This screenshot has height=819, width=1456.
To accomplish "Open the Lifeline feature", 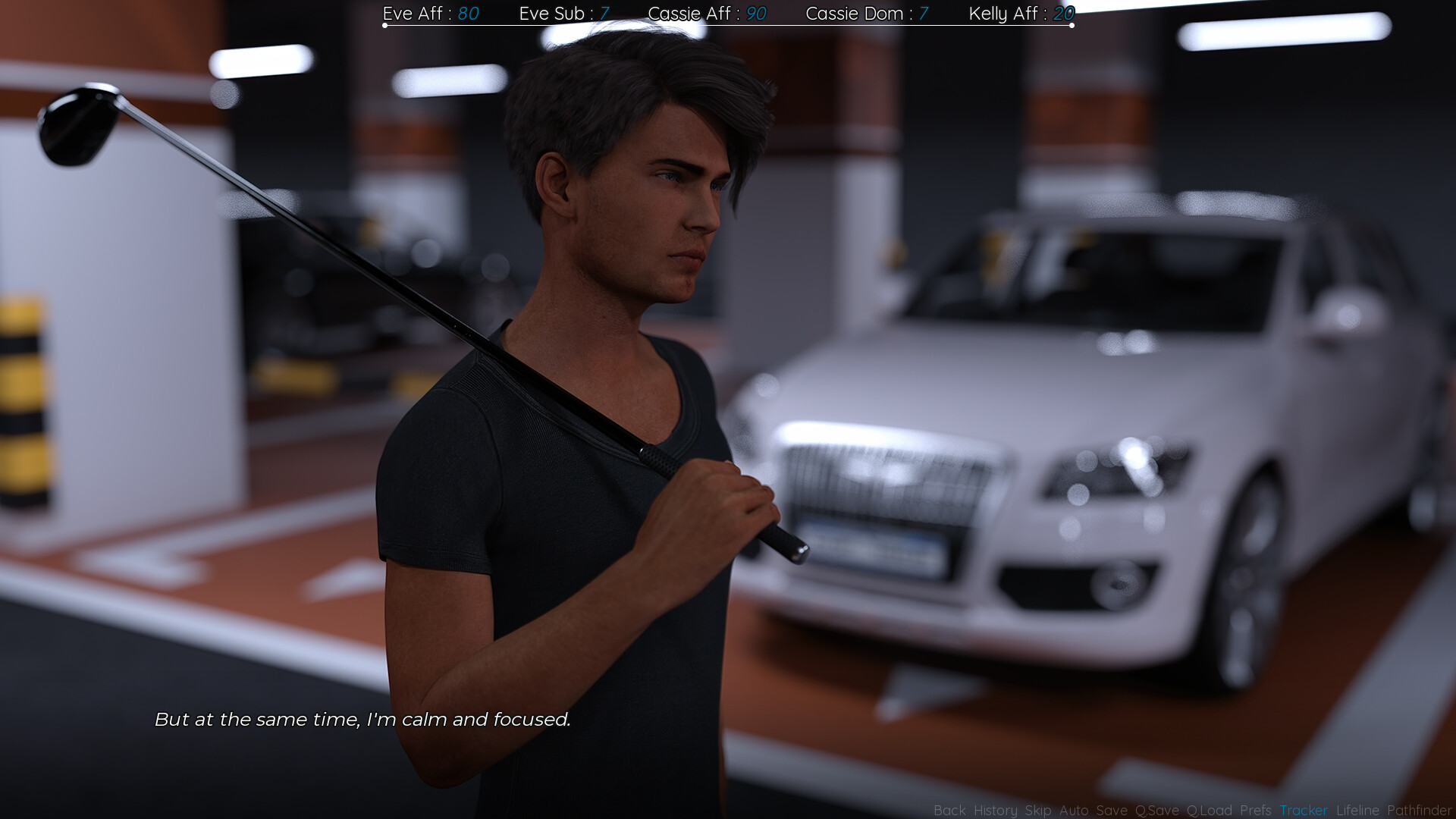I will coord(1357,811).
